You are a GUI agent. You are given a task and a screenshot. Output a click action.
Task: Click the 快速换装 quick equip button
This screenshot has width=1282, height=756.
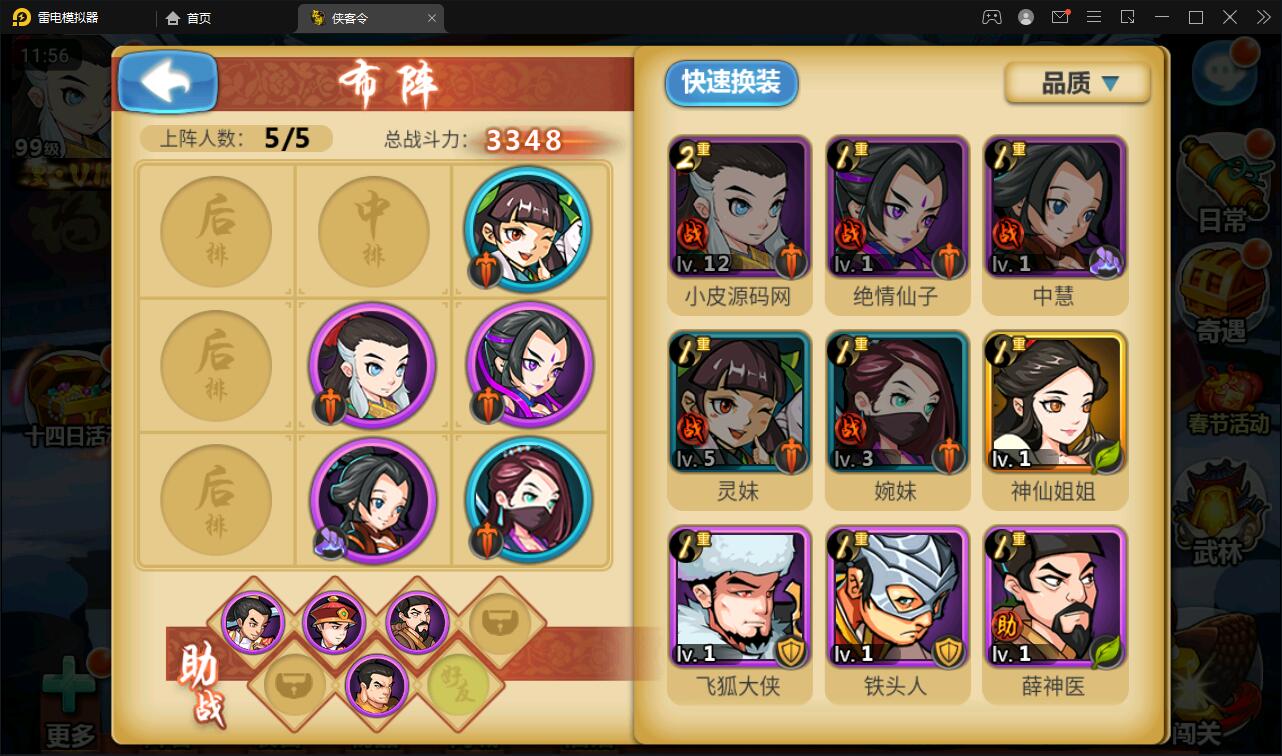point(731,84)
